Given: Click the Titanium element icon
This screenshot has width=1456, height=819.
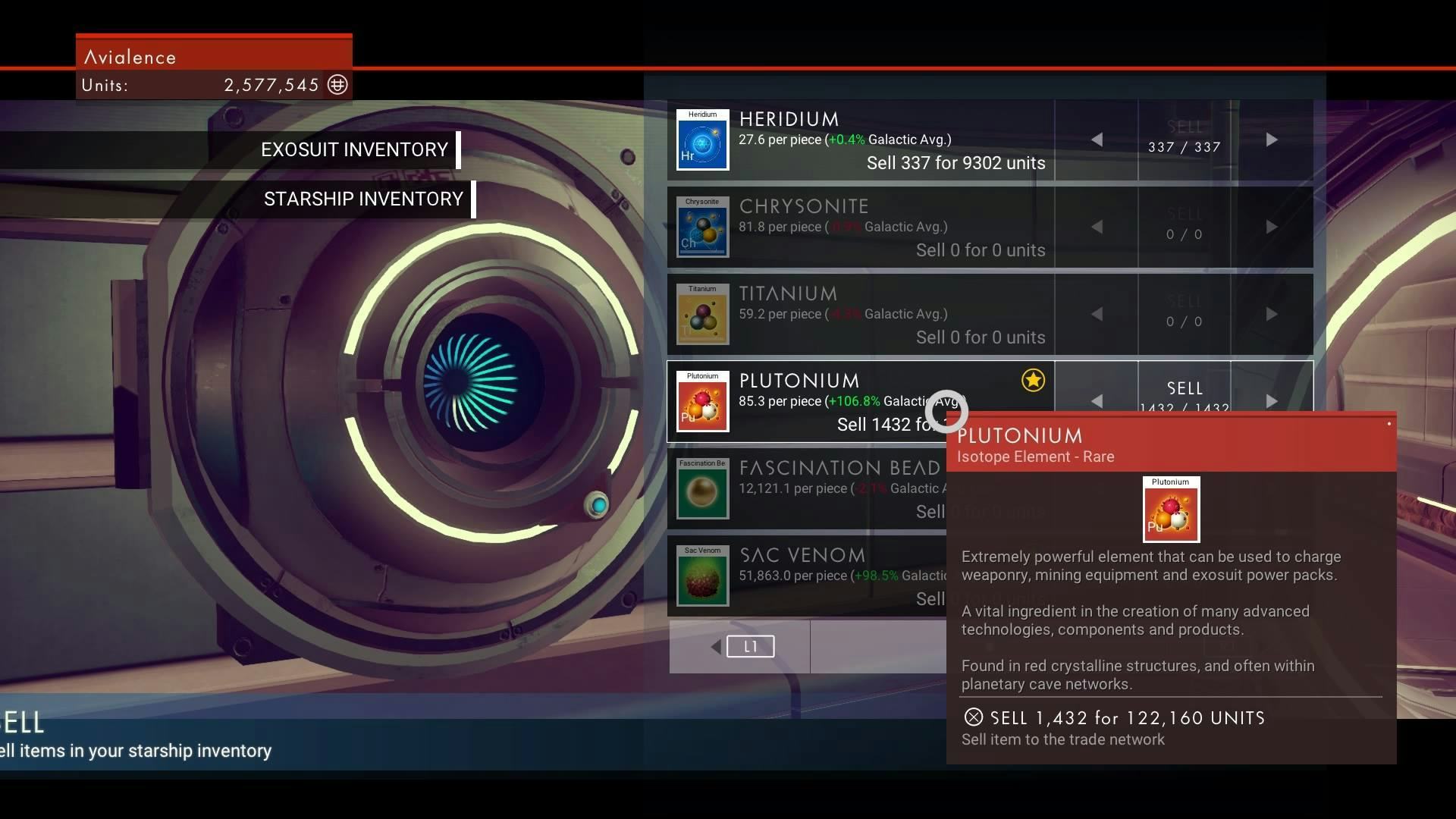Looking at the screenshot, I should coord(702,315).
